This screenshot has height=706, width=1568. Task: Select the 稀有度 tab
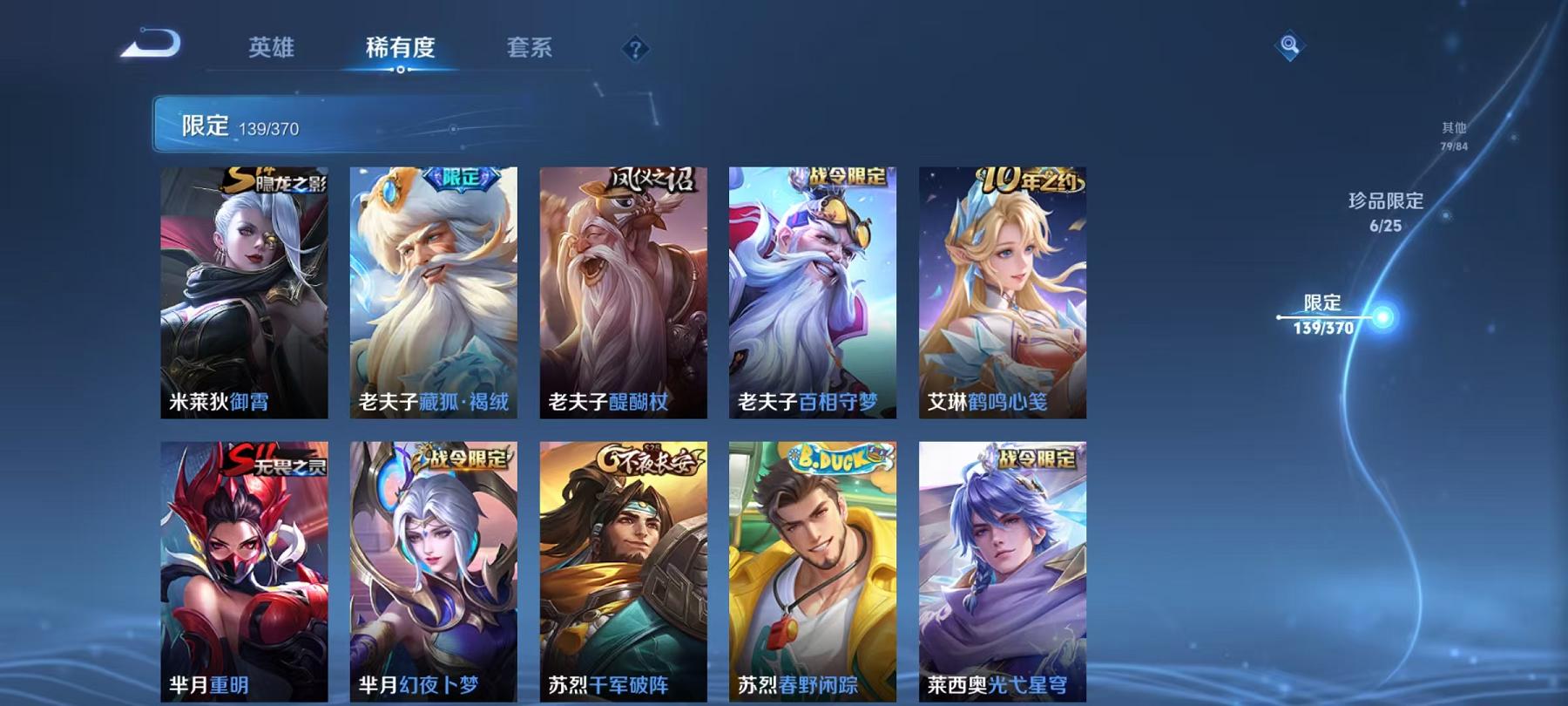click(x=401, y=50)
